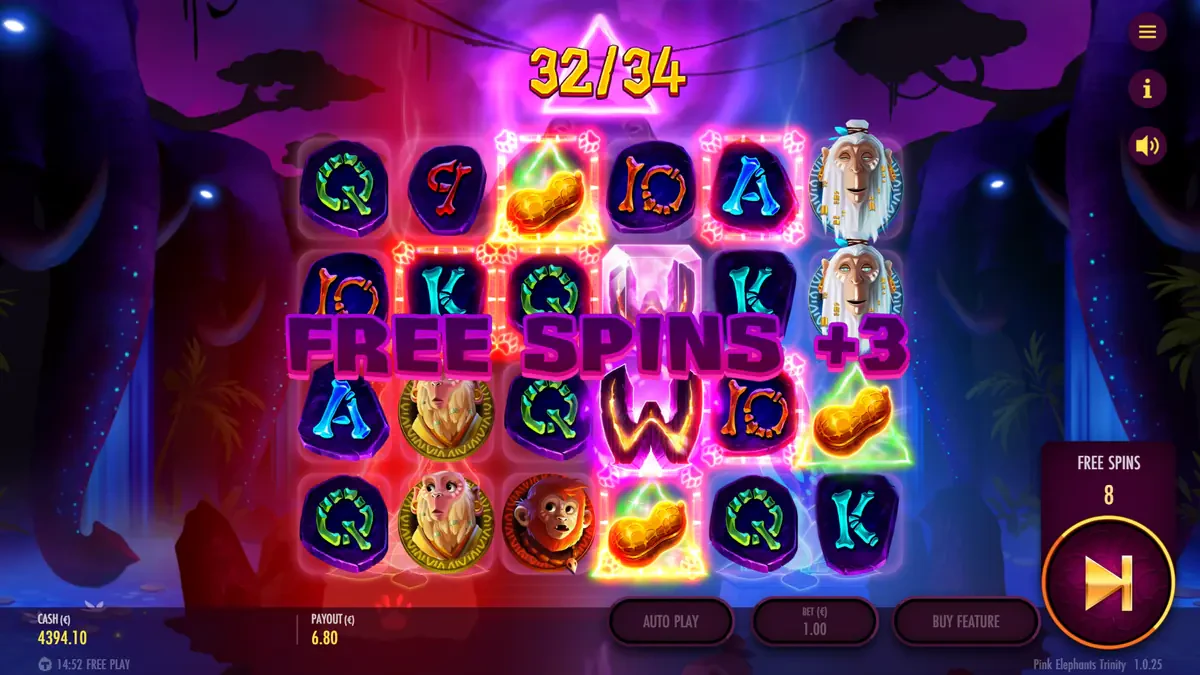Select the Buy Feature button
This screenshot has height=675, width=1200.
965,621
